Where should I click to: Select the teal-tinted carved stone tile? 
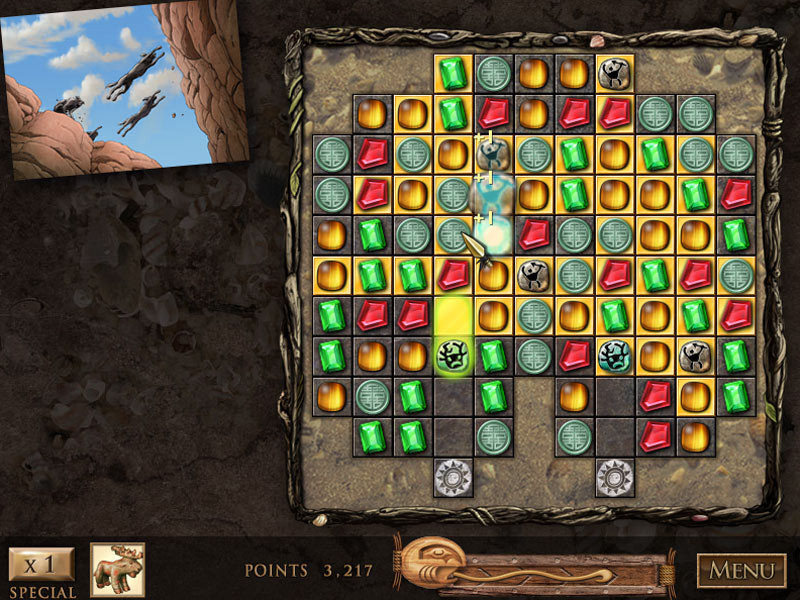613,355
